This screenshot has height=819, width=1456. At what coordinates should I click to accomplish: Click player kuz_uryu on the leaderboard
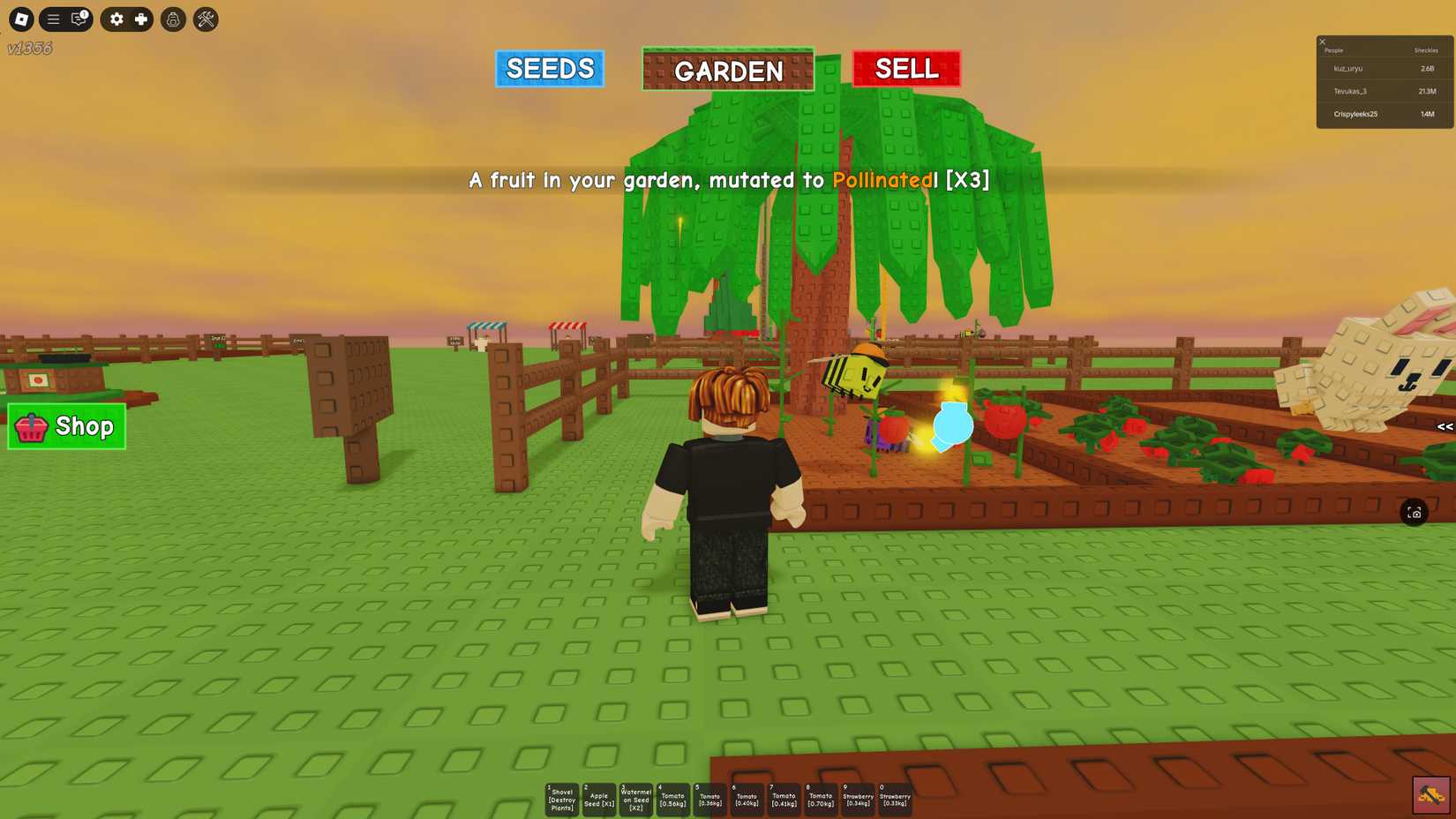(x=1347, y=68)
